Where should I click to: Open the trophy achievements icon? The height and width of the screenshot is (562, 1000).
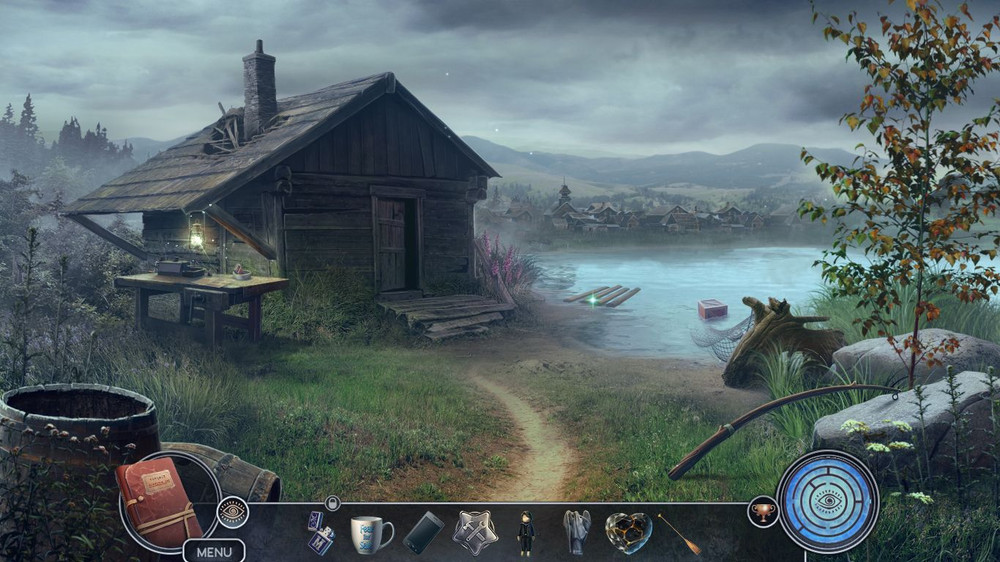tap(763, 511)
